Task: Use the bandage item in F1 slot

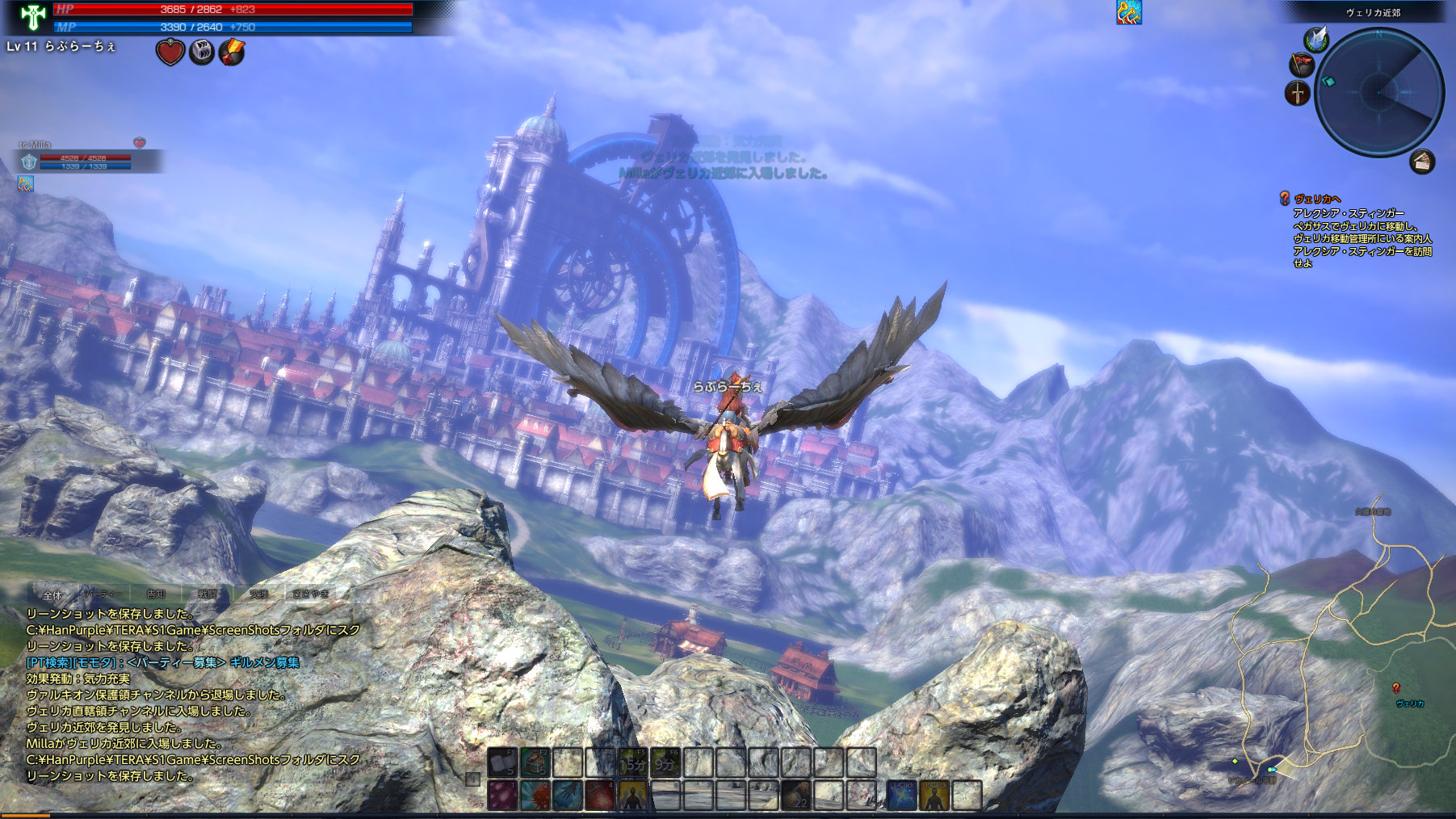Action: [x=501, y=762]
